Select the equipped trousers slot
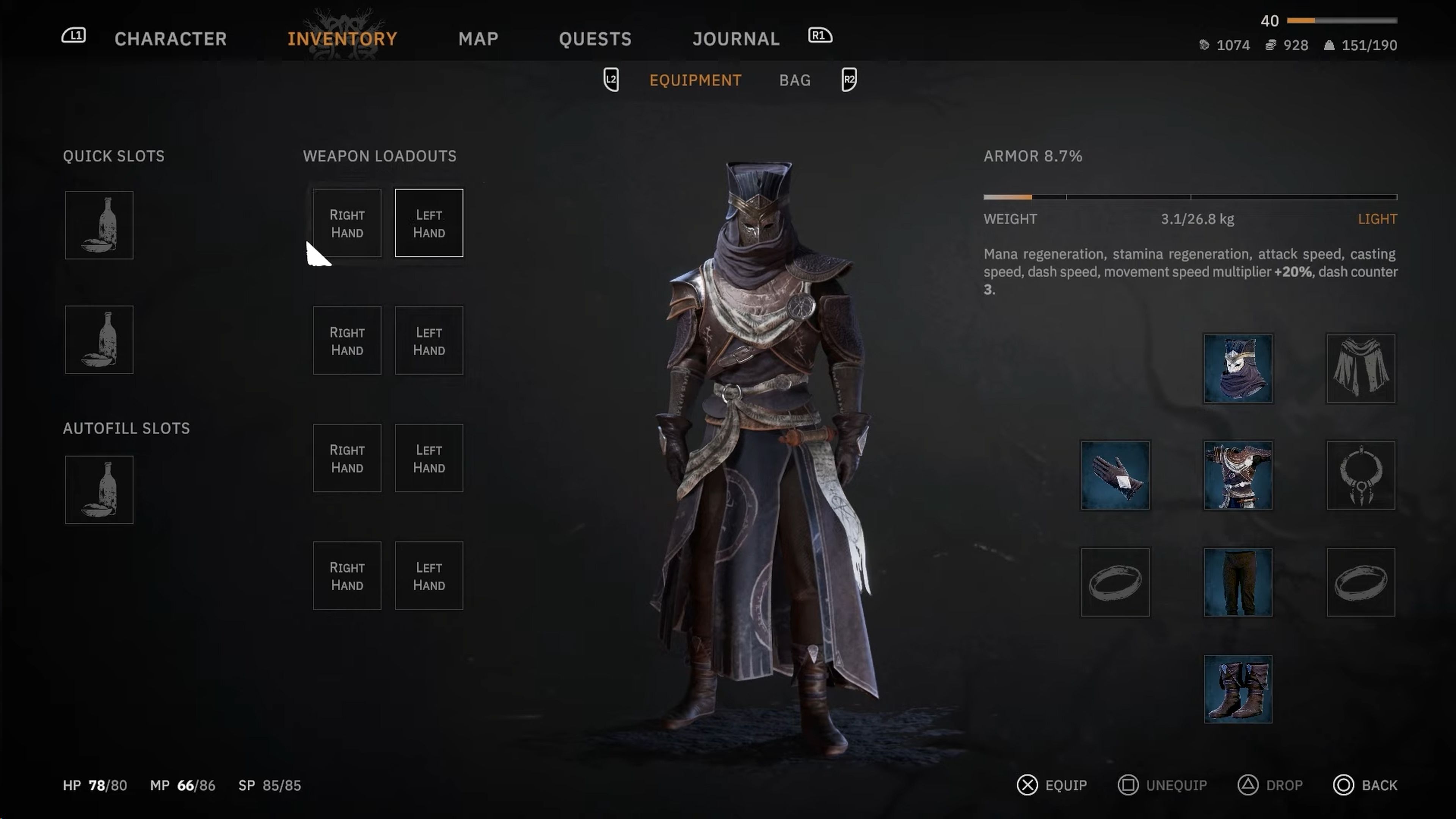Viewport: 1456px width, 819px height. [x=1238, y=582]
